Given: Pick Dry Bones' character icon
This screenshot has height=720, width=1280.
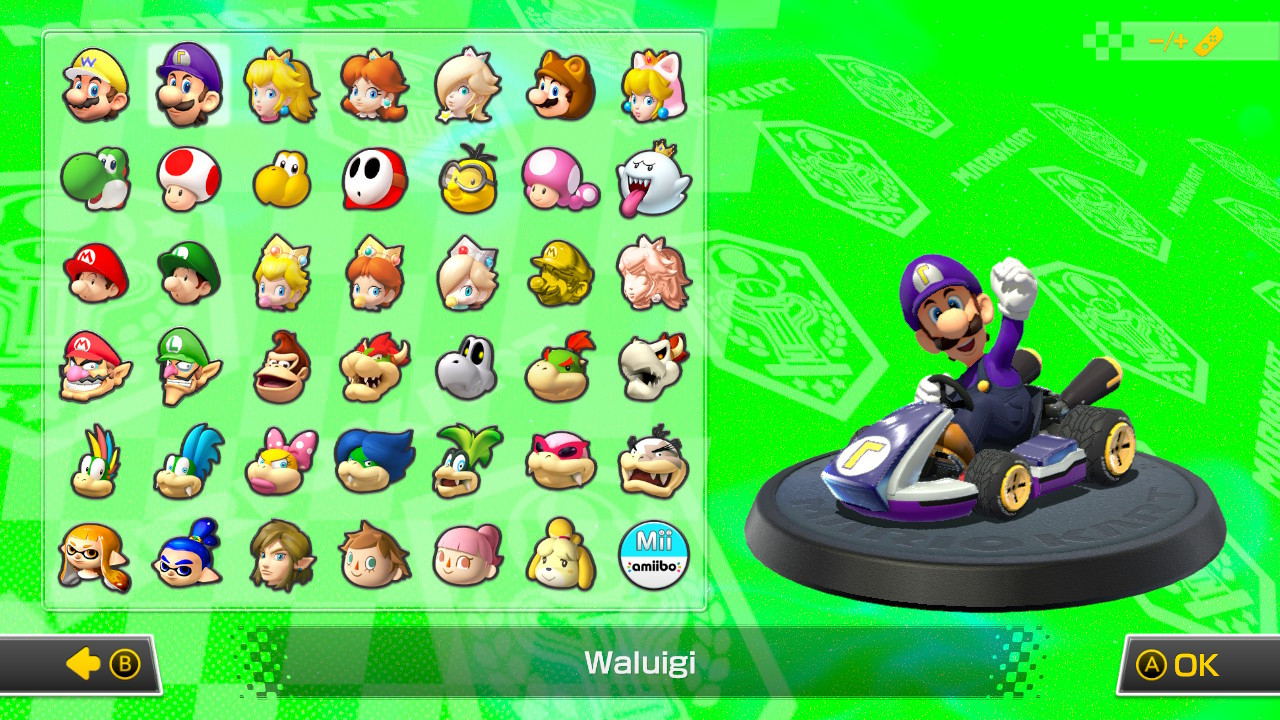Looking at the screenshot, I should 467,366.
